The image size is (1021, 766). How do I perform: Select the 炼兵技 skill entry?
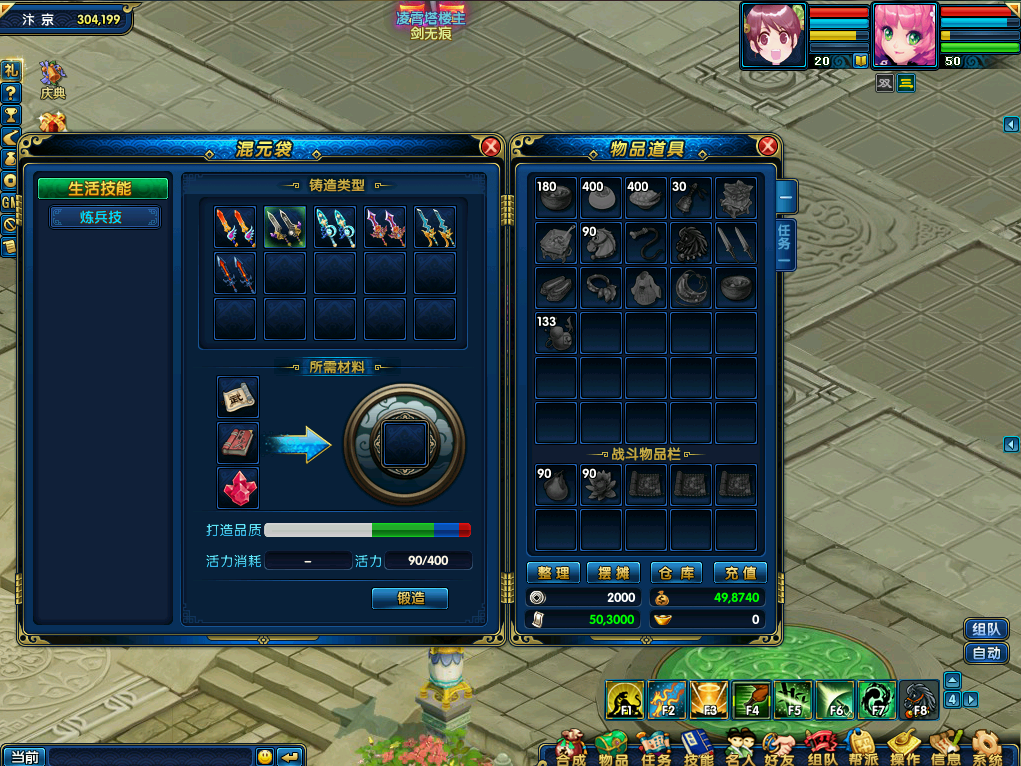click(101, 217)
